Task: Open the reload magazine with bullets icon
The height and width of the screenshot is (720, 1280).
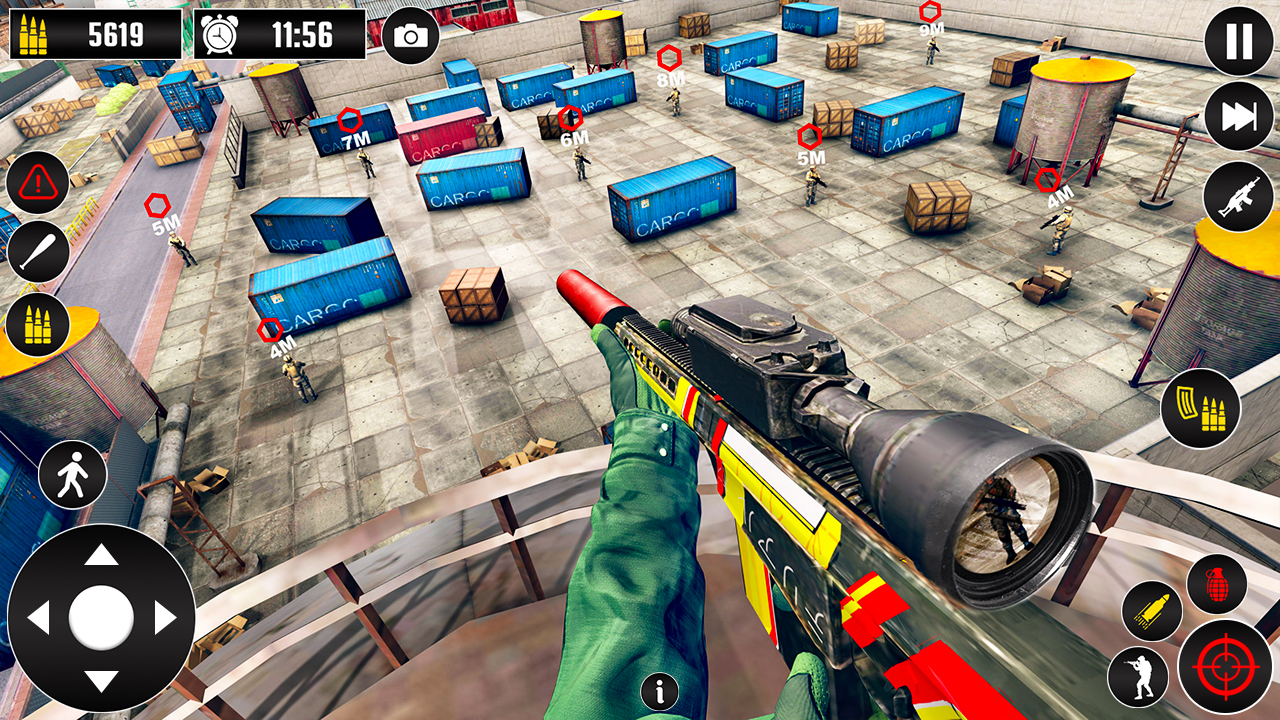Action: (1201, 410)
